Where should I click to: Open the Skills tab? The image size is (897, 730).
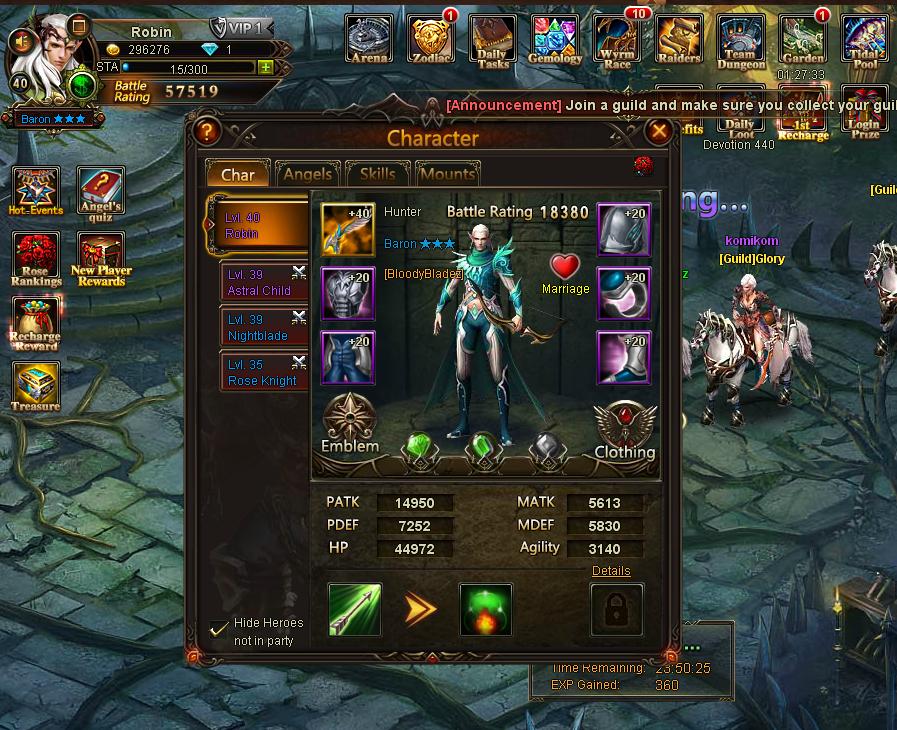point(377,174)
